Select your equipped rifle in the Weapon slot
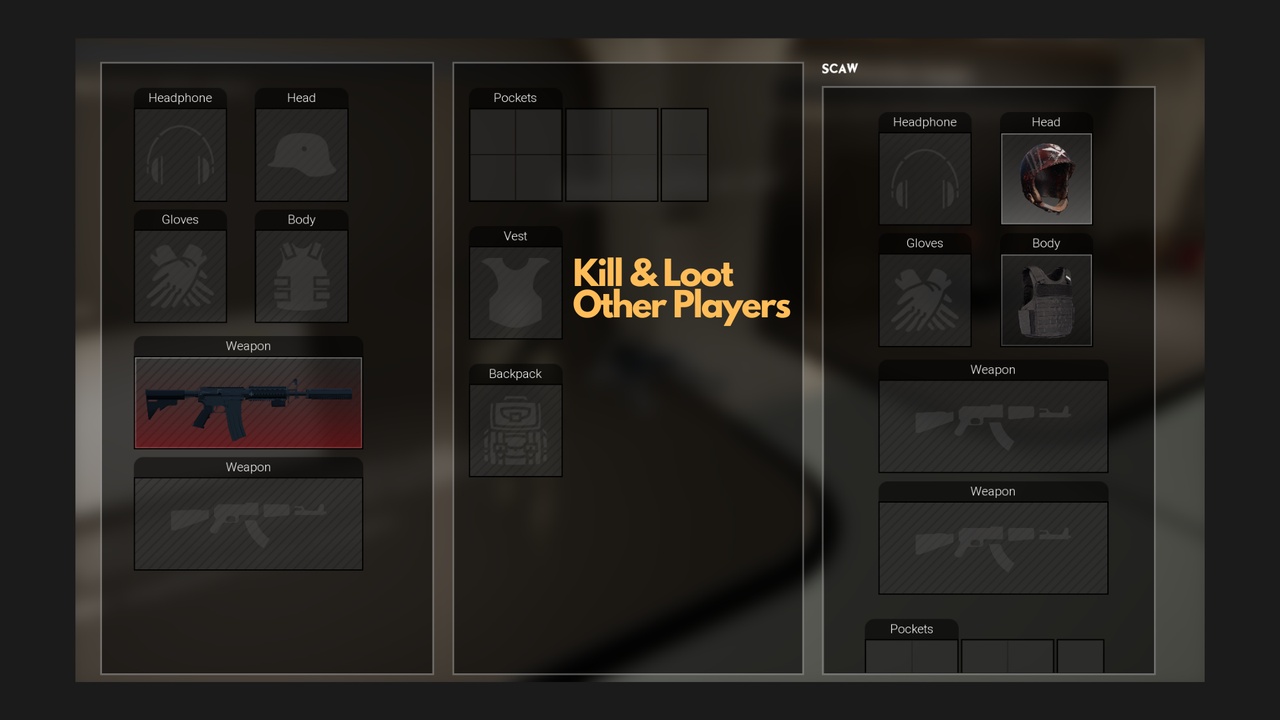Screen dimensions: 1280x720 248,403
